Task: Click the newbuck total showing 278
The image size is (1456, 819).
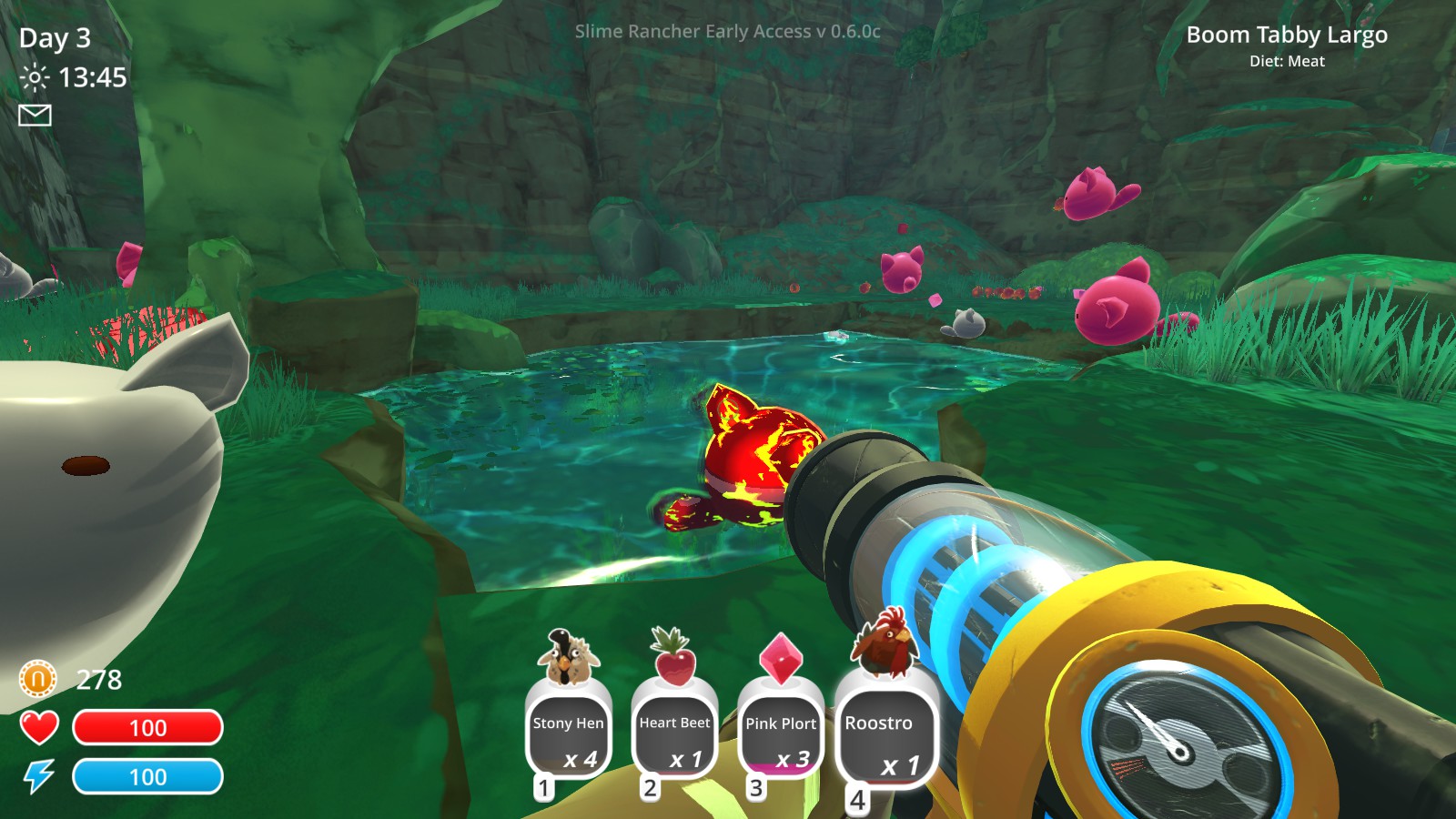Action: point(100,678)
